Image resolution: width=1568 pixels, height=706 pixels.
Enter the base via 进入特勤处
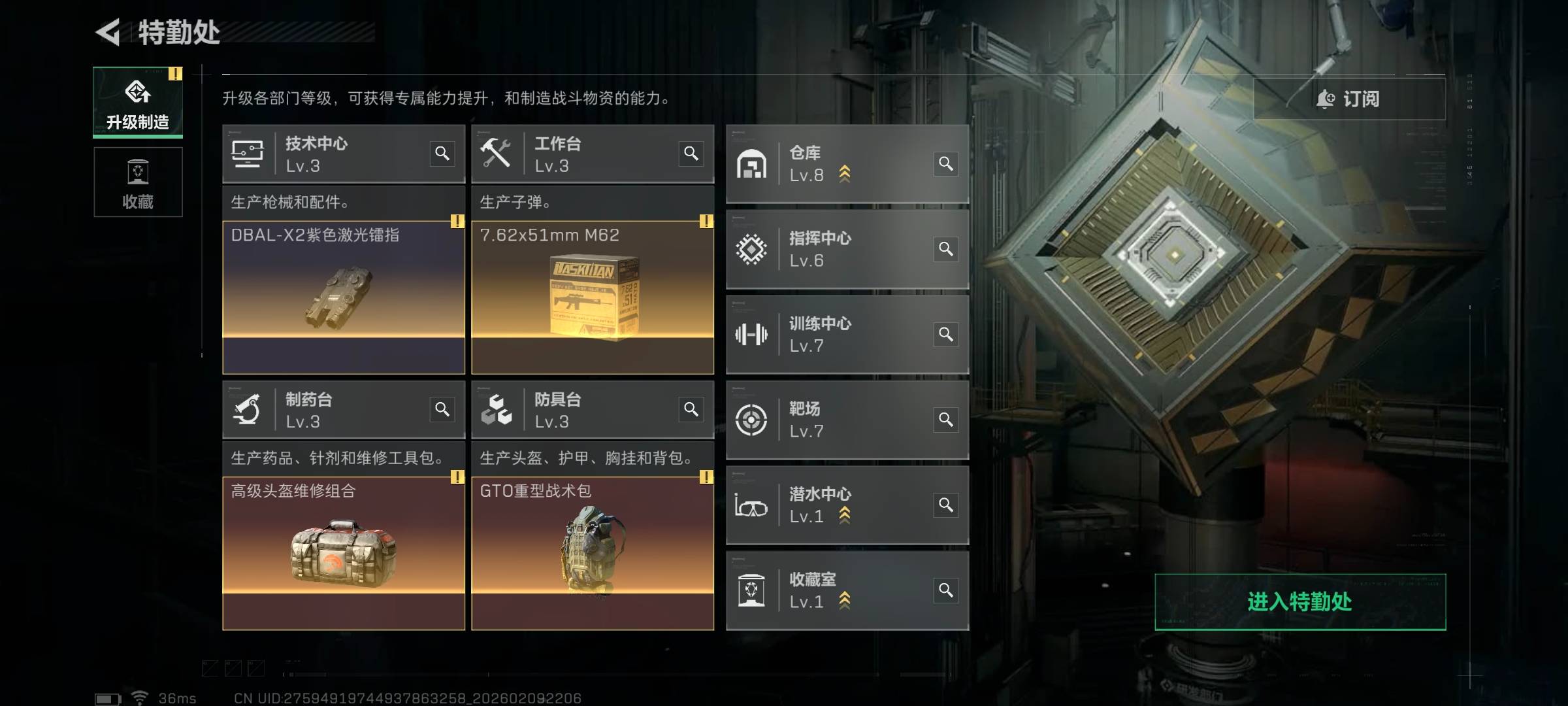point(1299,601)
